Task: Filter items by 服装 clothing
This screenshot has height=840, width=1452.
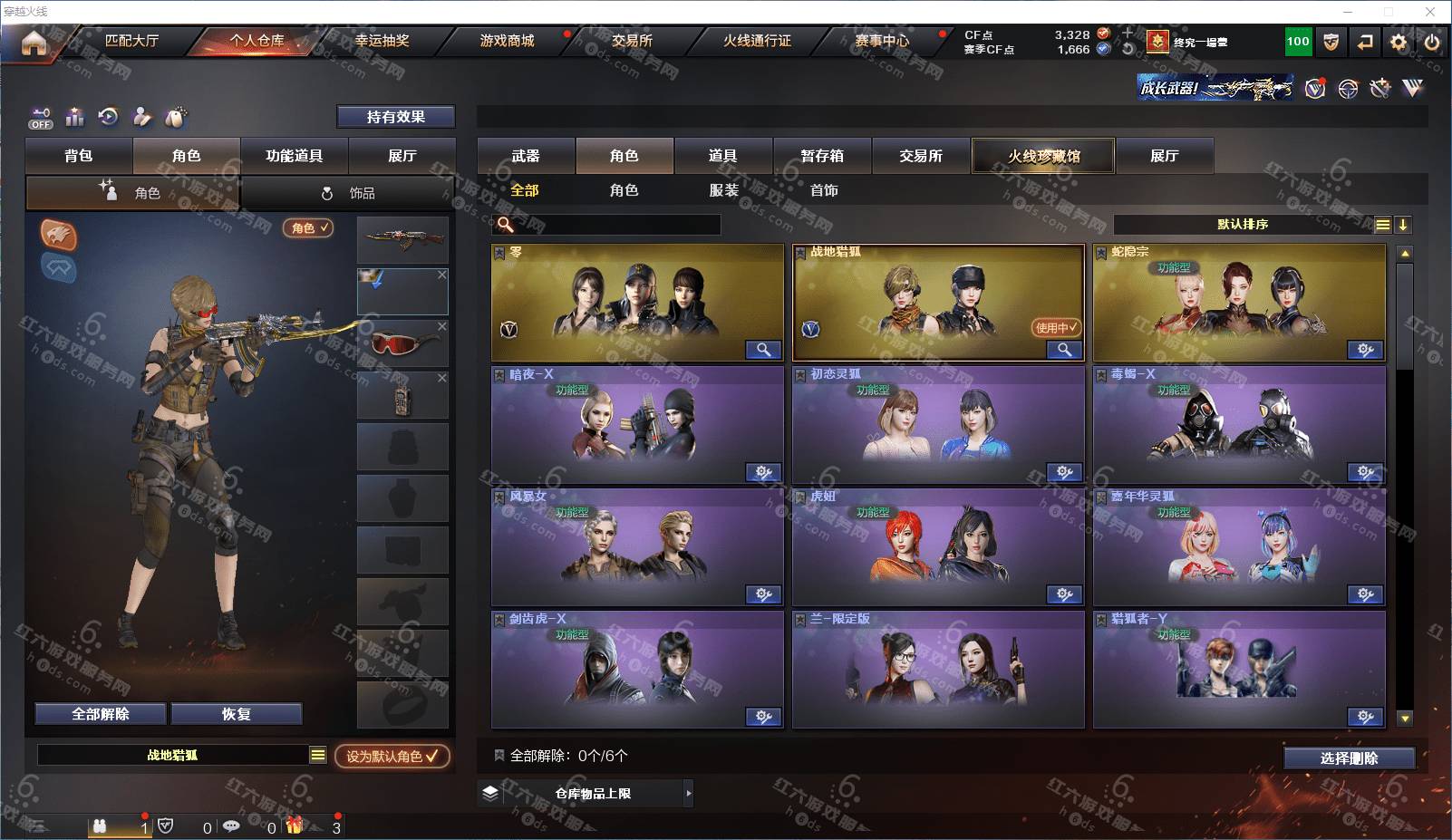Action: [x=723, y=190]
